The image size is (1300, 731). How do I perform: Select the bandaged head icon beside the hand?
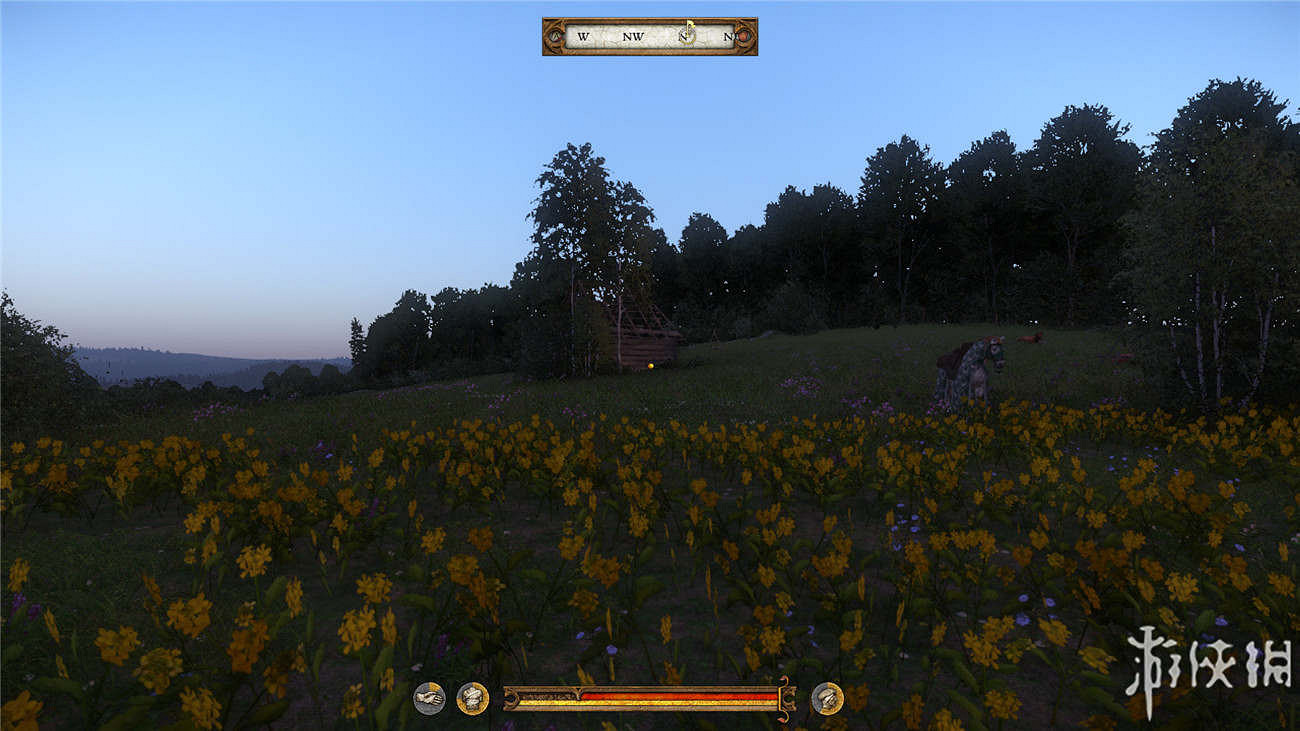point(472,698)
